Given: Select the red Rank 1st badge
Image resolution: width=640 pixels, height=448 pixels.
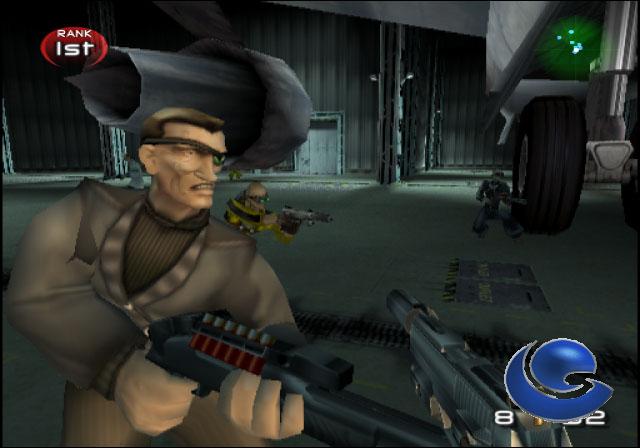Looking at the screenshot, I should [x=74, y=45].
